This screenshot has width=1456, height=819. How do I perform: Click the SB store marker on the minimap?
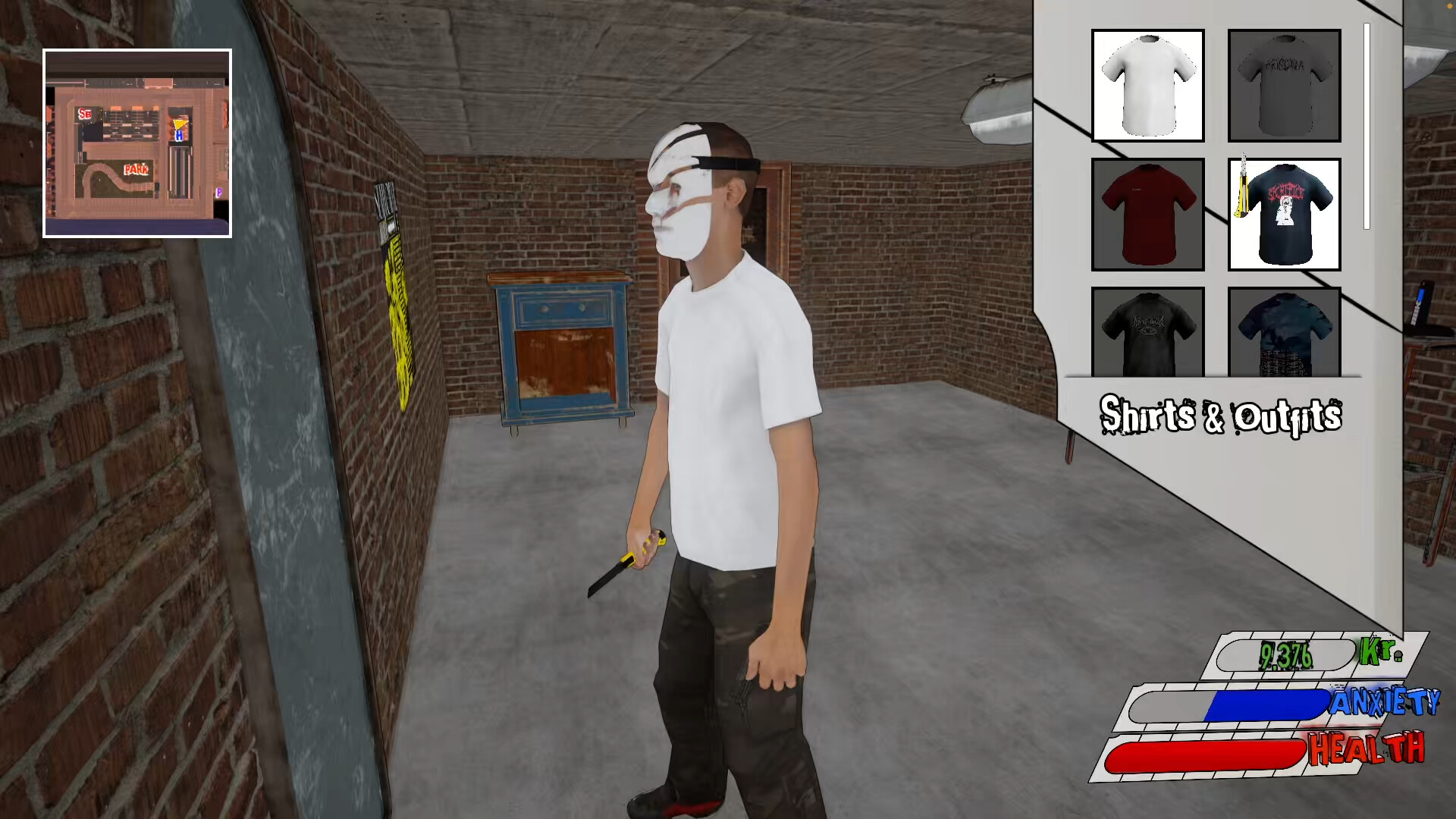pyautogui.click(x=86, y=113)
